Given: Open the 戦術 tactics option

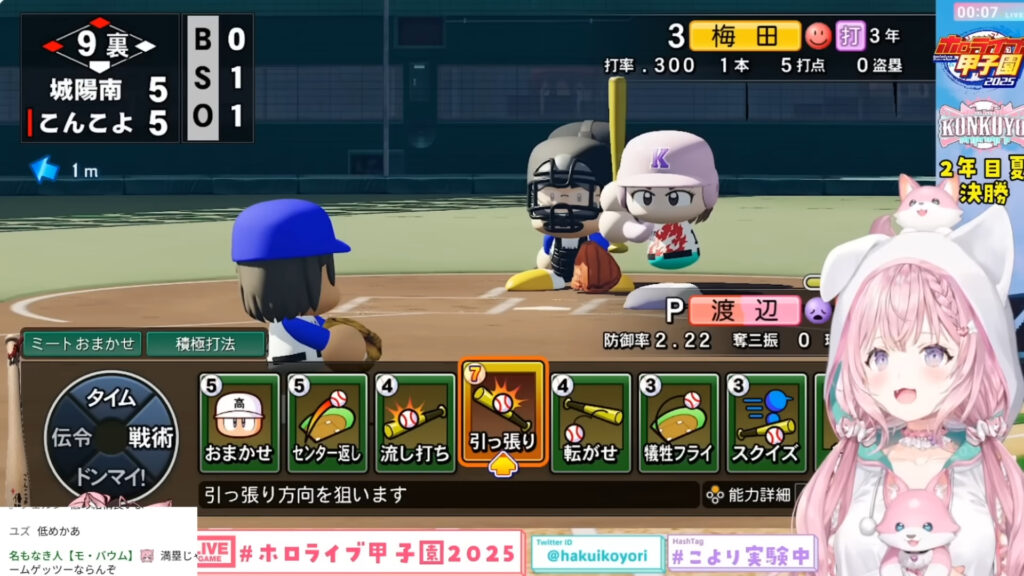Looking at the screenshot, I should click(151, 437).
